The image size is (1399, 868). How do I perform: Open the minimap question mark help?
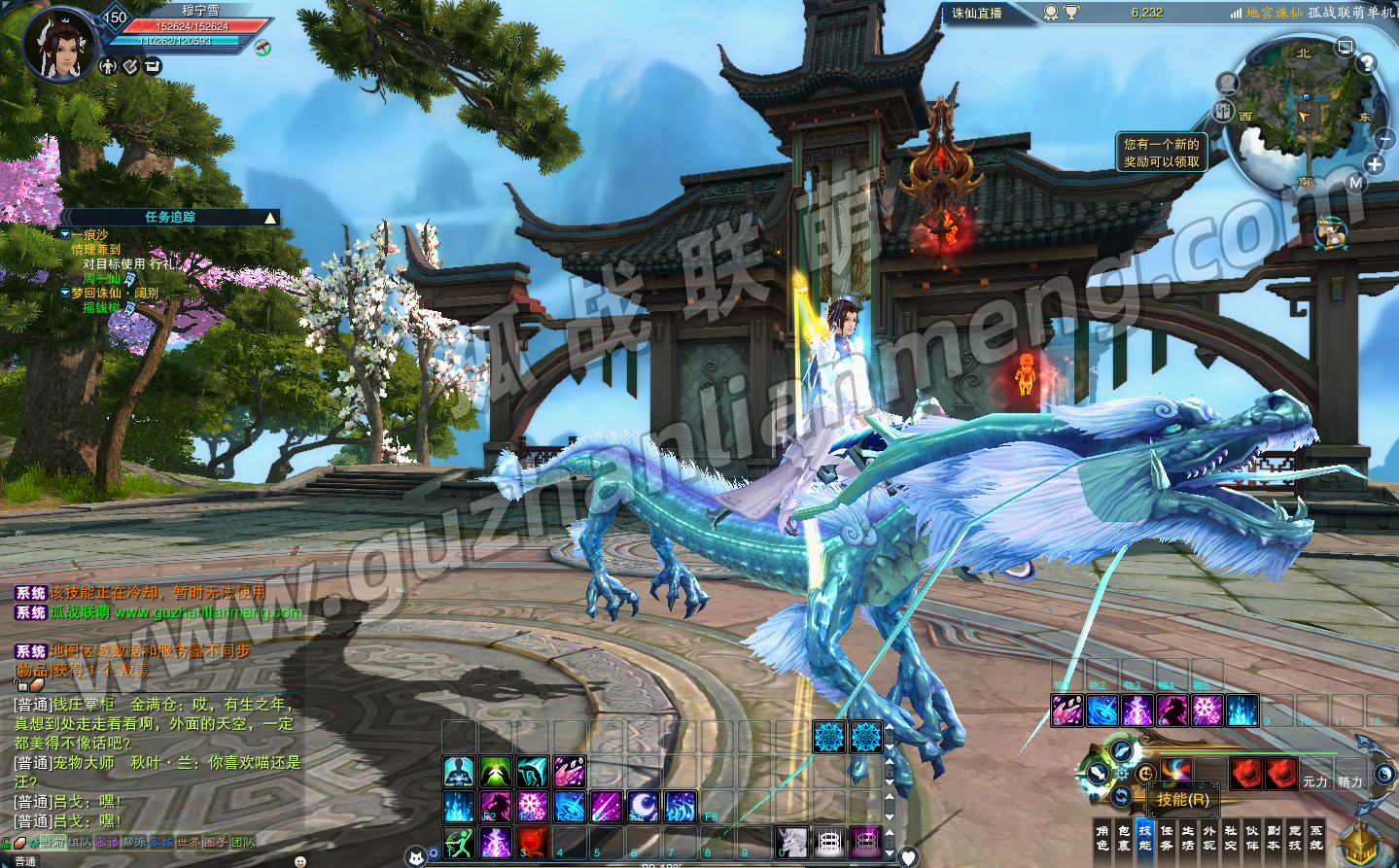pyautogui.click(x=1366, y=64)
